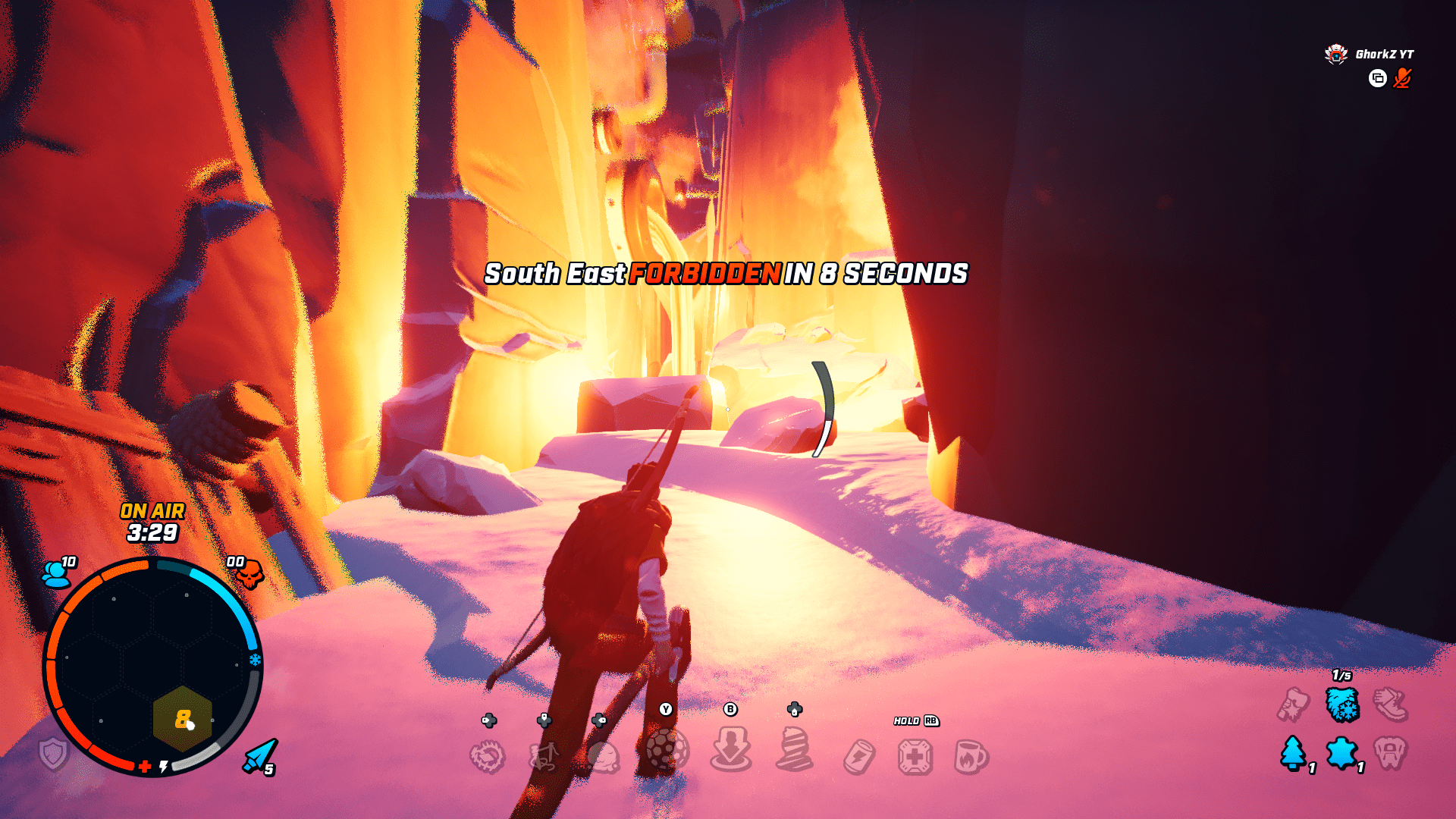Toggle the muted microphone icon
1456x819 pixels.
1402,78
